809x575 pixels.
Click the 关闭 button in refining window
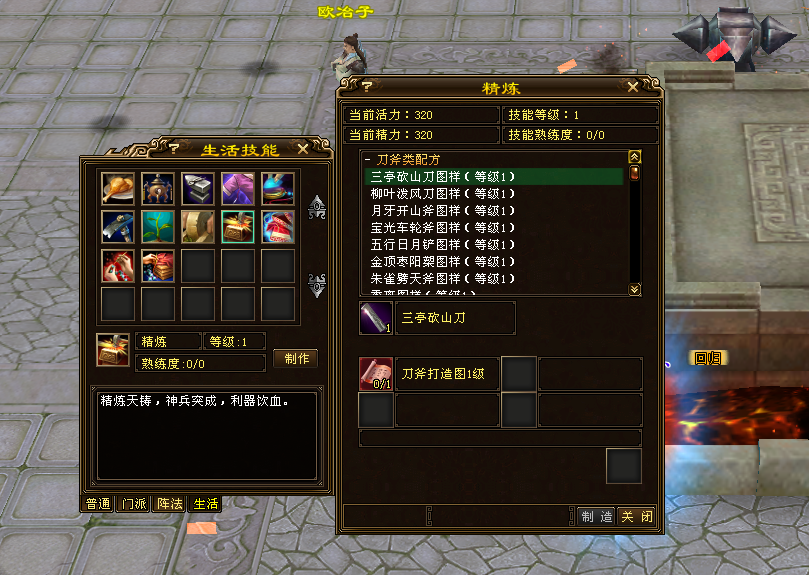pos(636,516)
